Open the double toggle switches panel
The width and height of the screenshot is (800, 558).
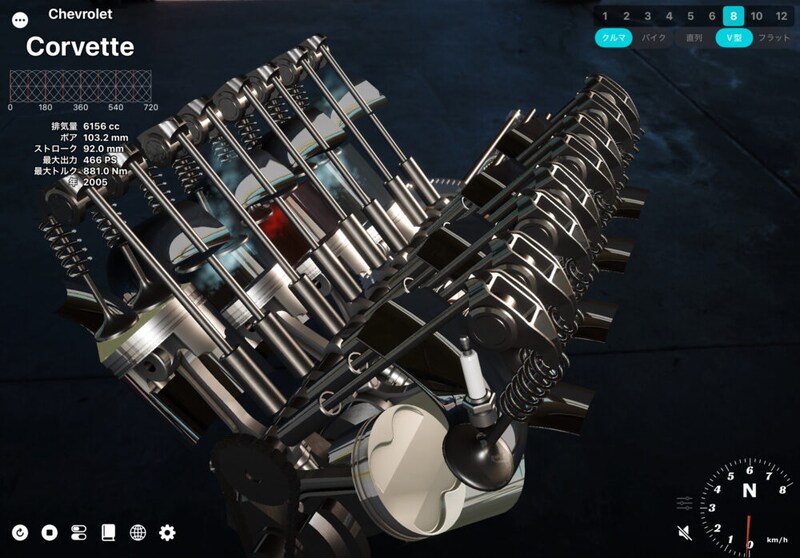coord(79,532)
